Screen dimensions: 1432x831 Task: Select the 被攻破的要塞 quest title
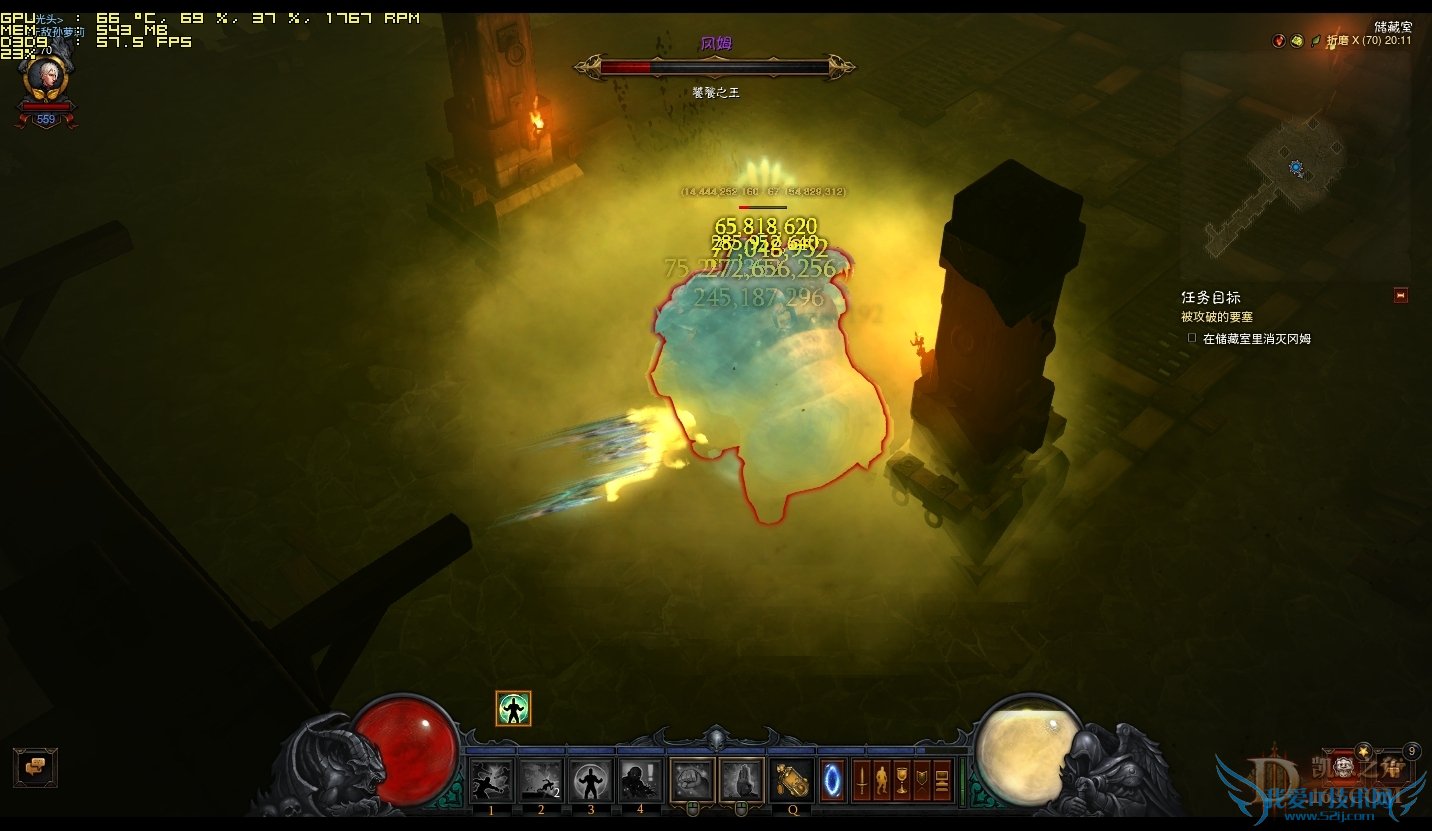(x=1217, y=317)
